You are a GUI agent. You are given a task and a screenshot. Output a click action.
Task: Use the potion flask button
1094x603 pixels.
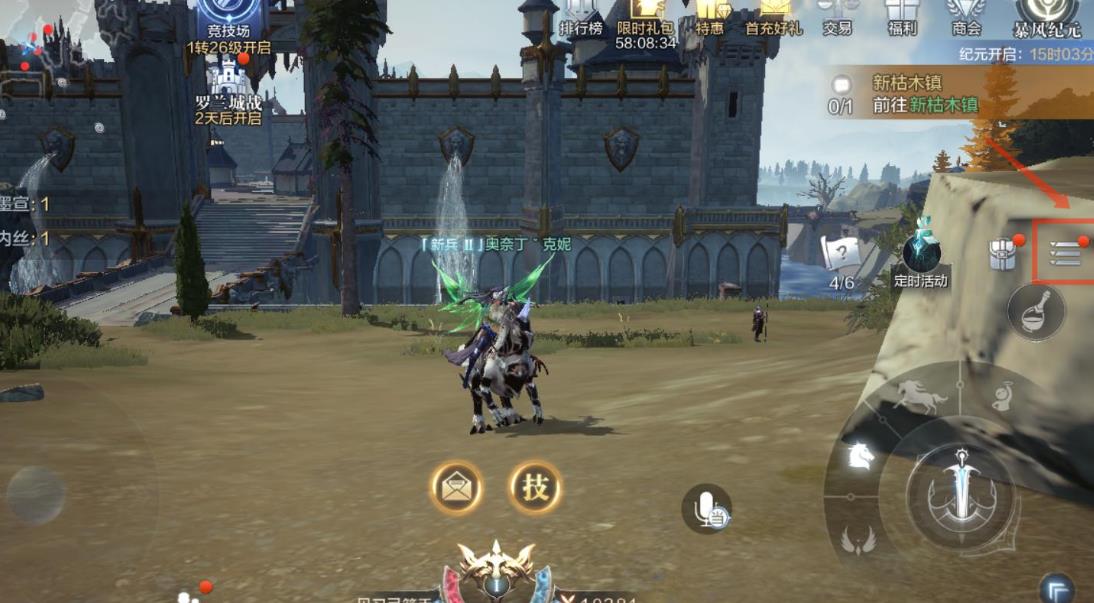pyautogui.click(x=1035, y=312)
